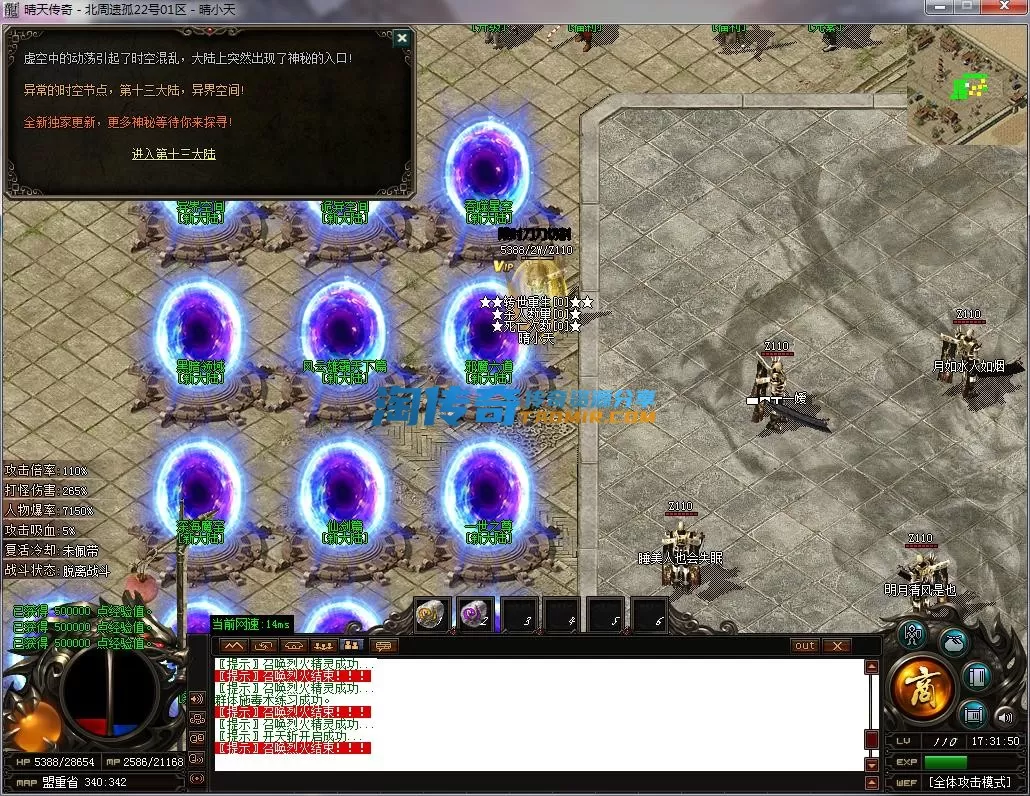The image size is (1030, 796).
Task: Open the bag inventory icon
Action: click(x=954, y=641)
